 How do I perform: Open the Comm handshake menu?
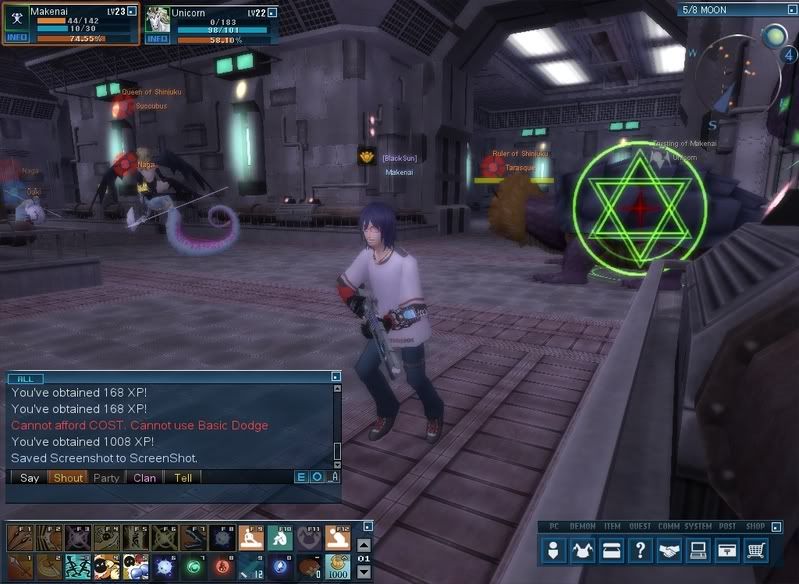click(x=670, y=550)
